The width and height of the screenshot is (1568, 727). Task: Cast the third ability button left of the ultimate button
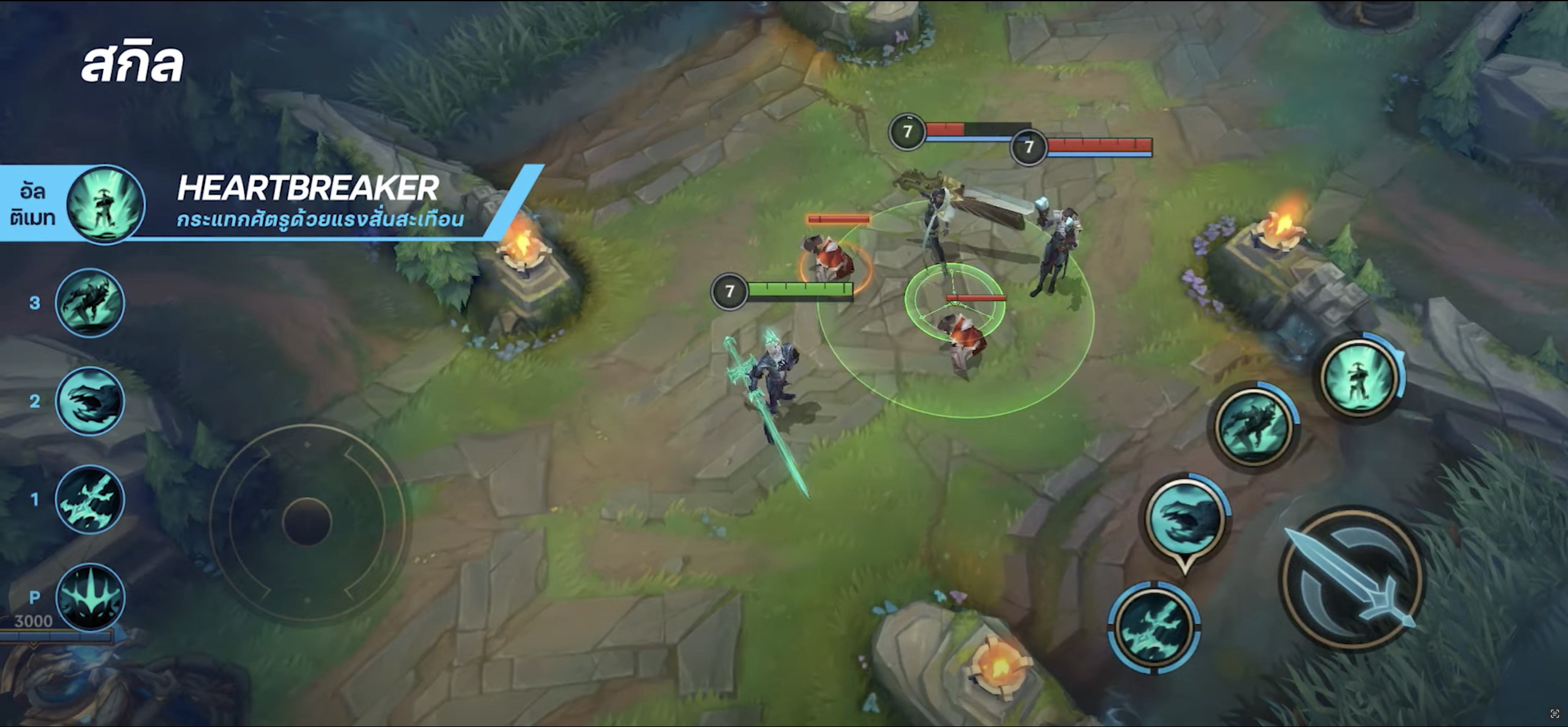1254,424
